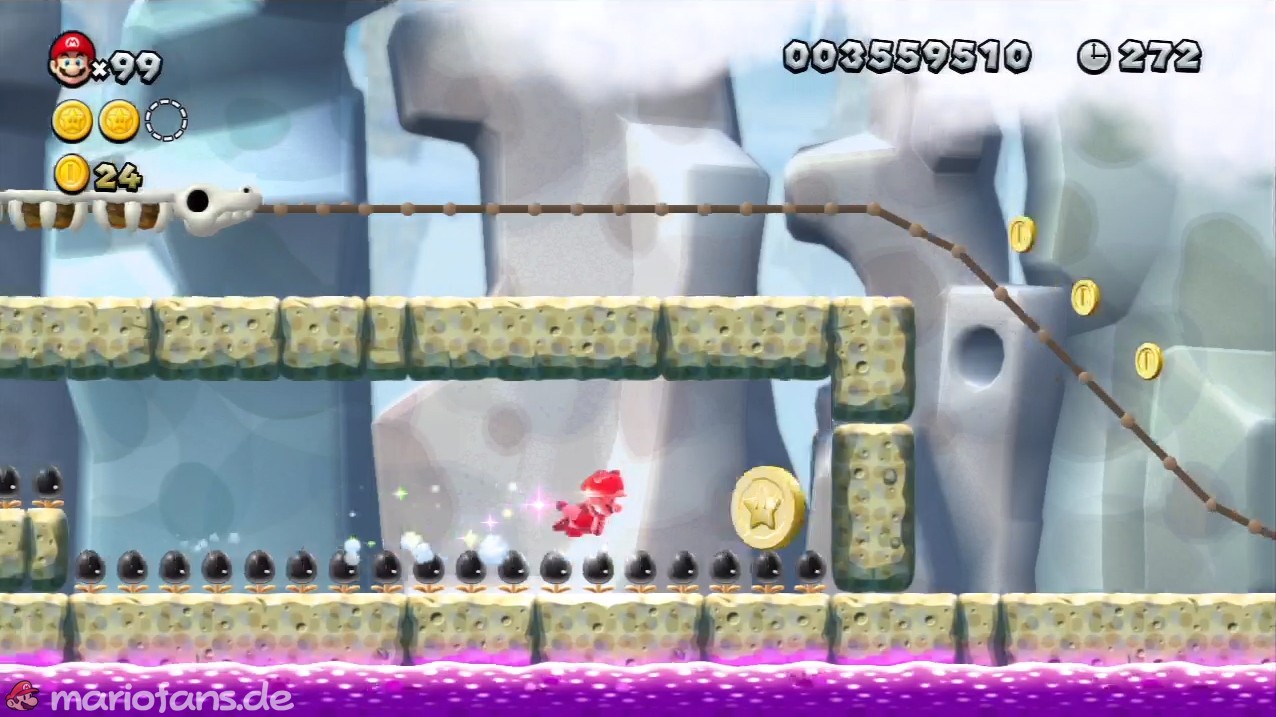Screen dimensions: 1276x717
Task: Click the gold coin counter icon
Action: pos(72,174)
